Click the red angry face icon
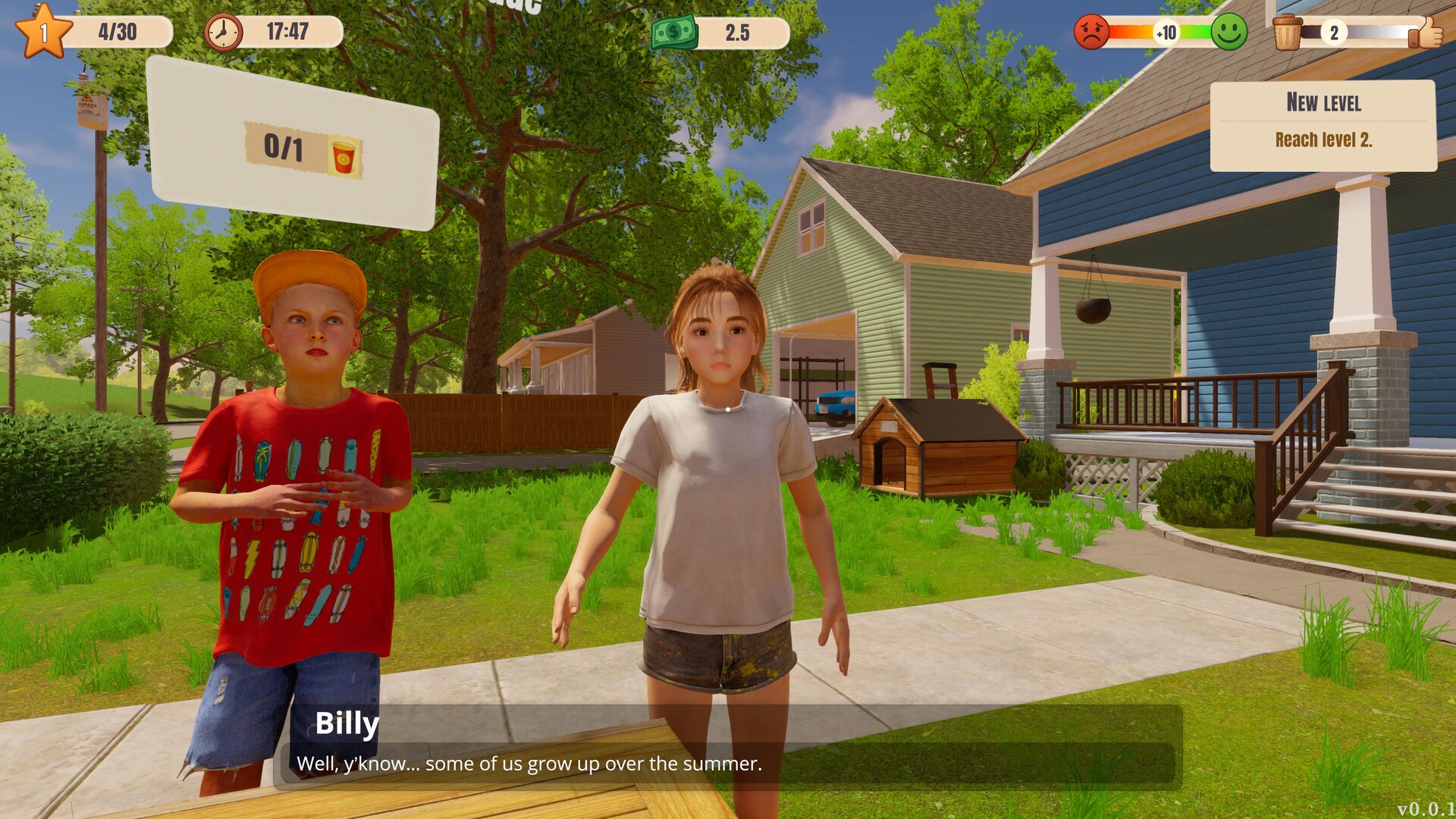This screenshot has width=1456, height=819. 1092,32
